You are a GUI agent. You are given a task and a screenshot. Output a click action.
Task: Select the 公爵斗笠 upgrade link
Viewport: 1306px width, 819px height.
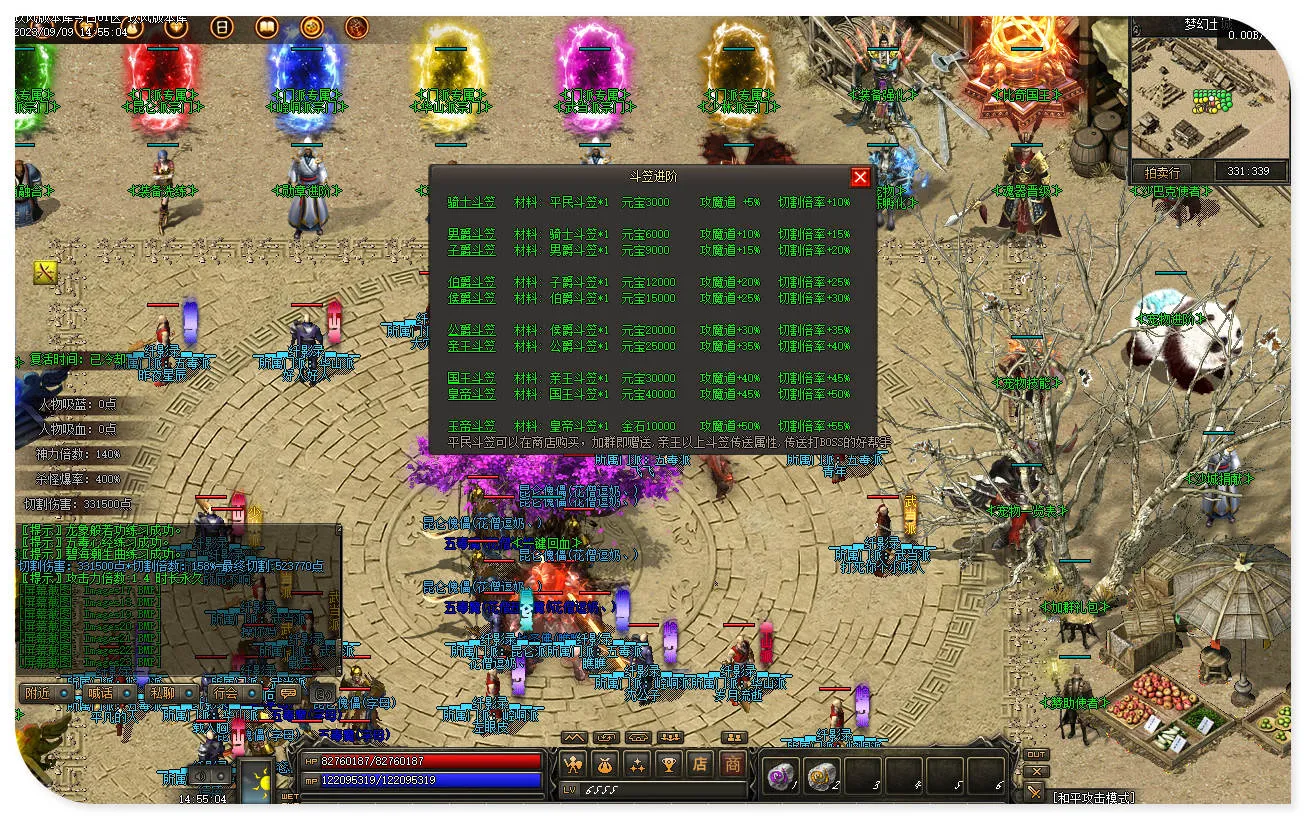(x=471, y=330)
